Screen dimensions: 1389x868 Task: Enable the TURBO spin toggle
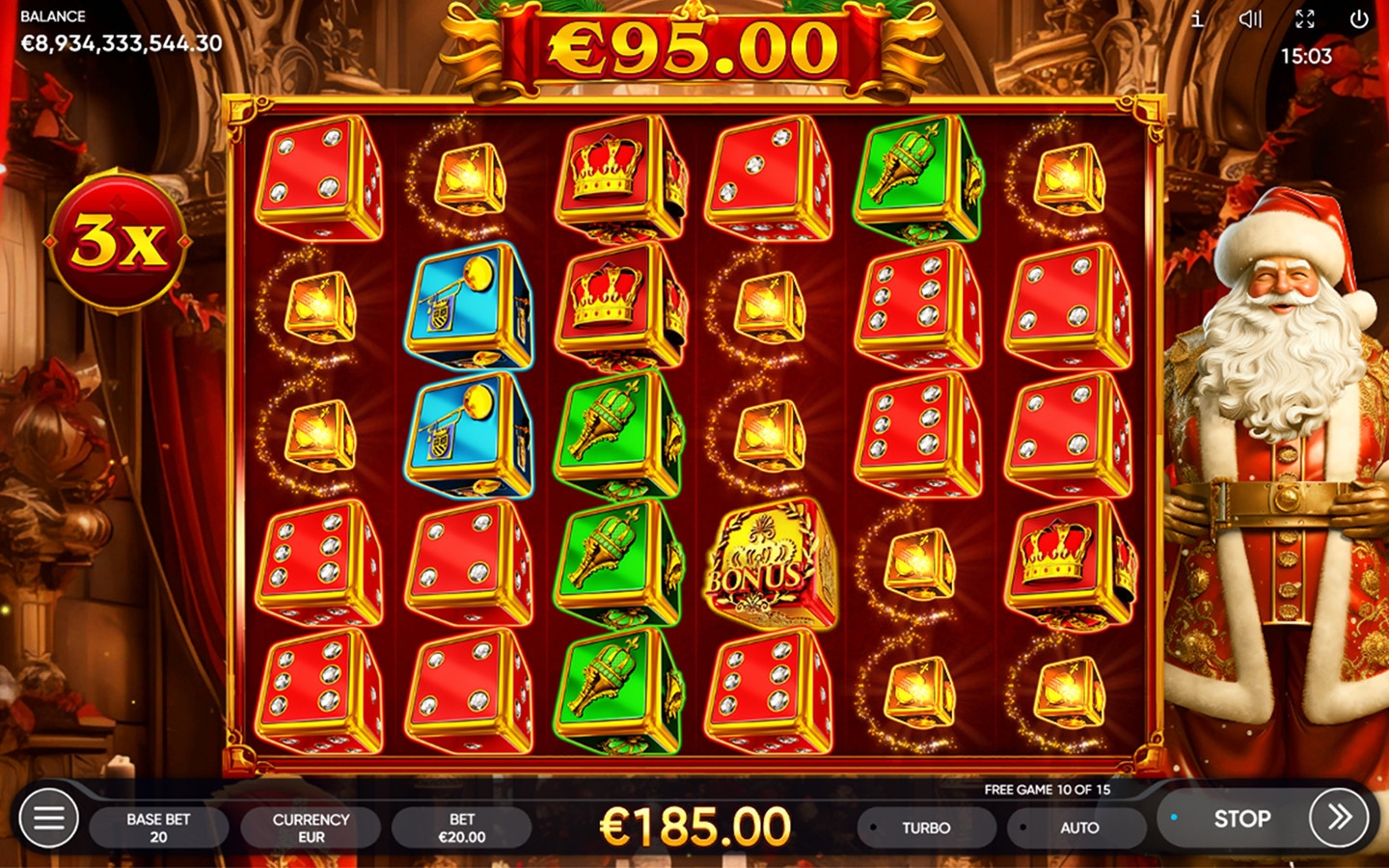point(924,827)
